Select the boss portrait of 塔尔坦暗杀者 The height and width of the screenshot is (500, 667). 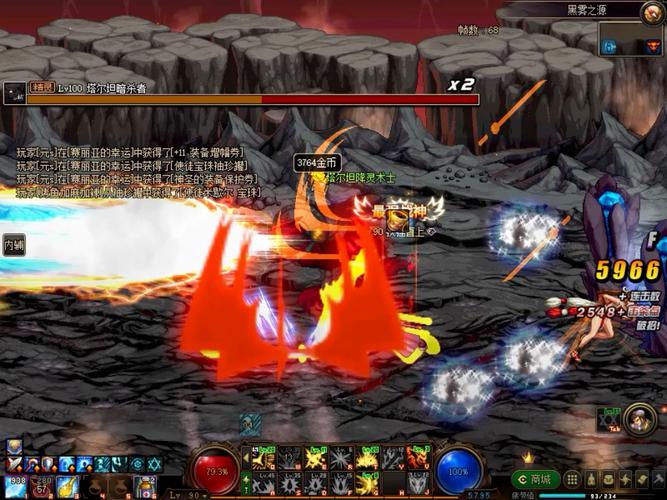point(14,90)
